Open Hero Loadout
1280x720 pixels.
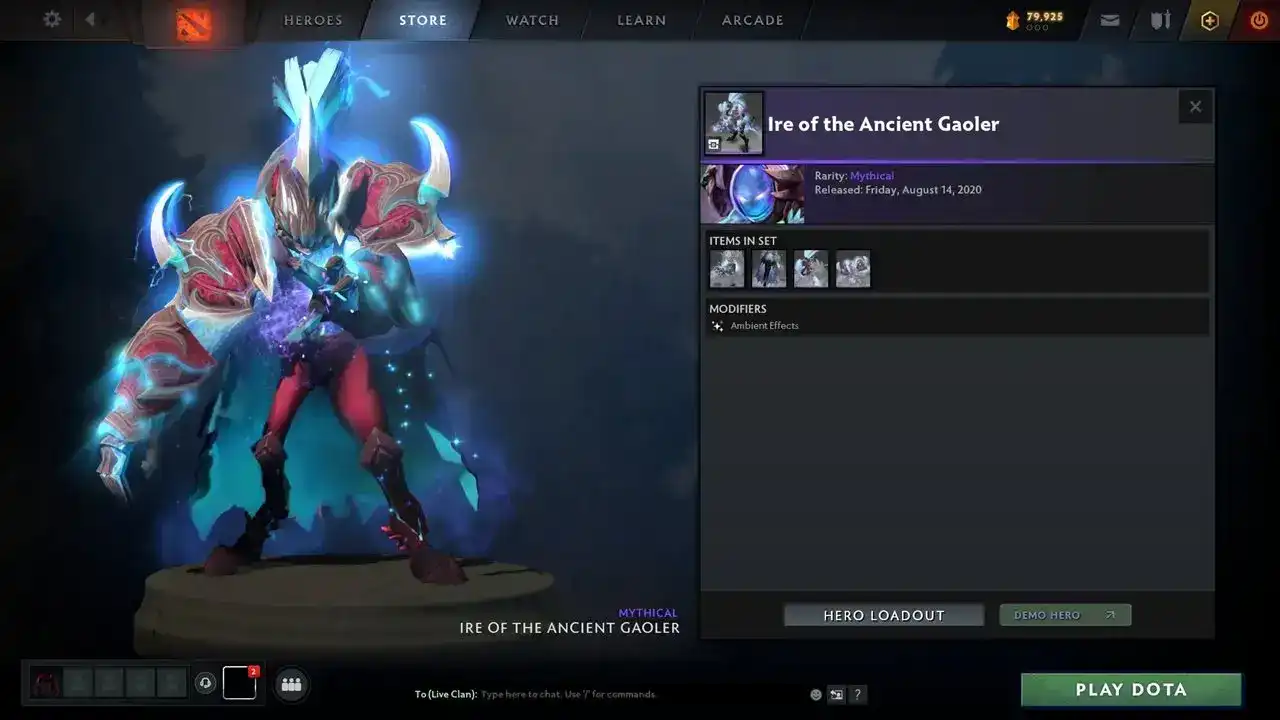[x=884, y=615]
